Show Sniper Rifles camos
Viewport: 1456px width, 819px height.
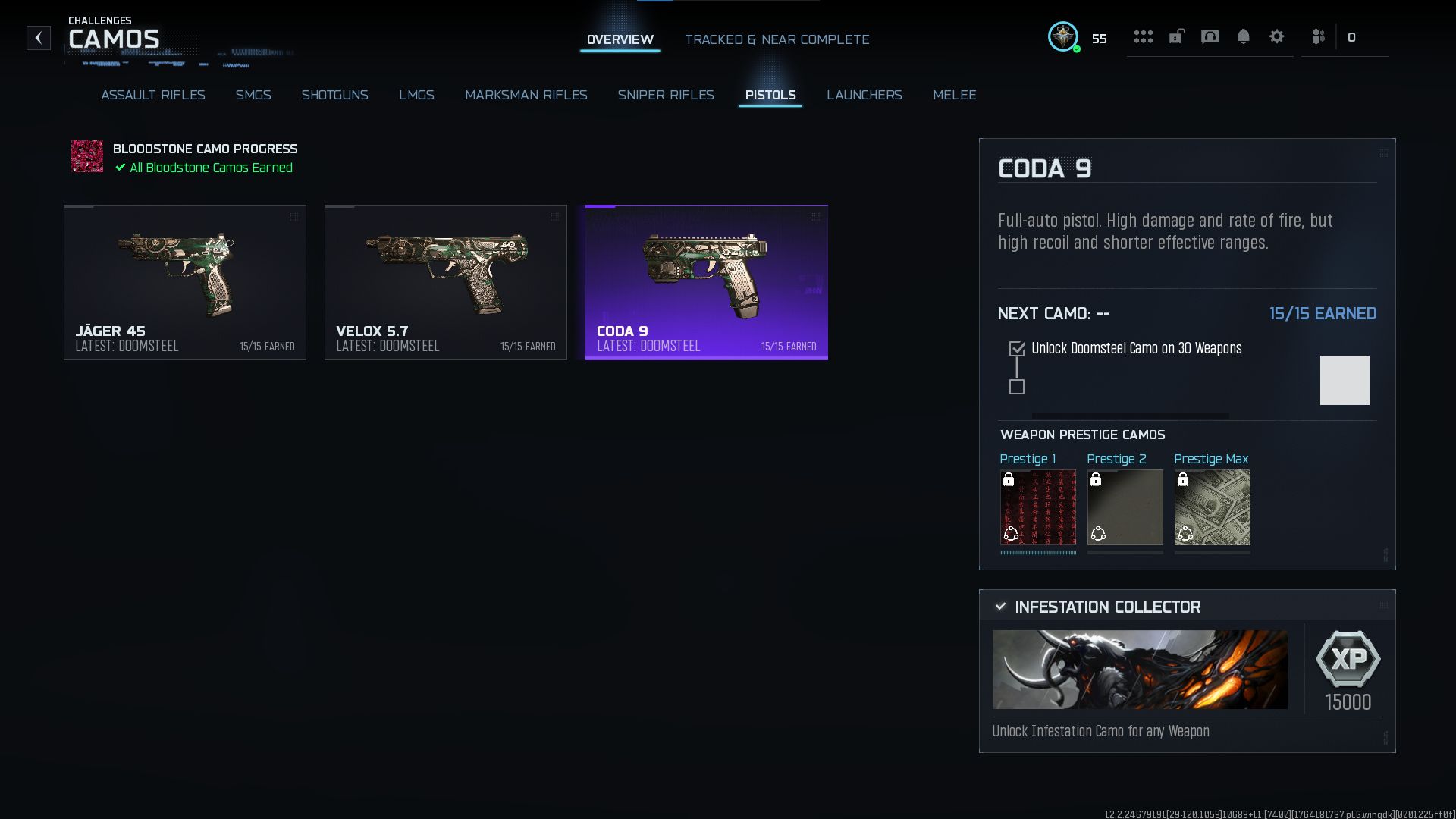[x=665, y=95]
